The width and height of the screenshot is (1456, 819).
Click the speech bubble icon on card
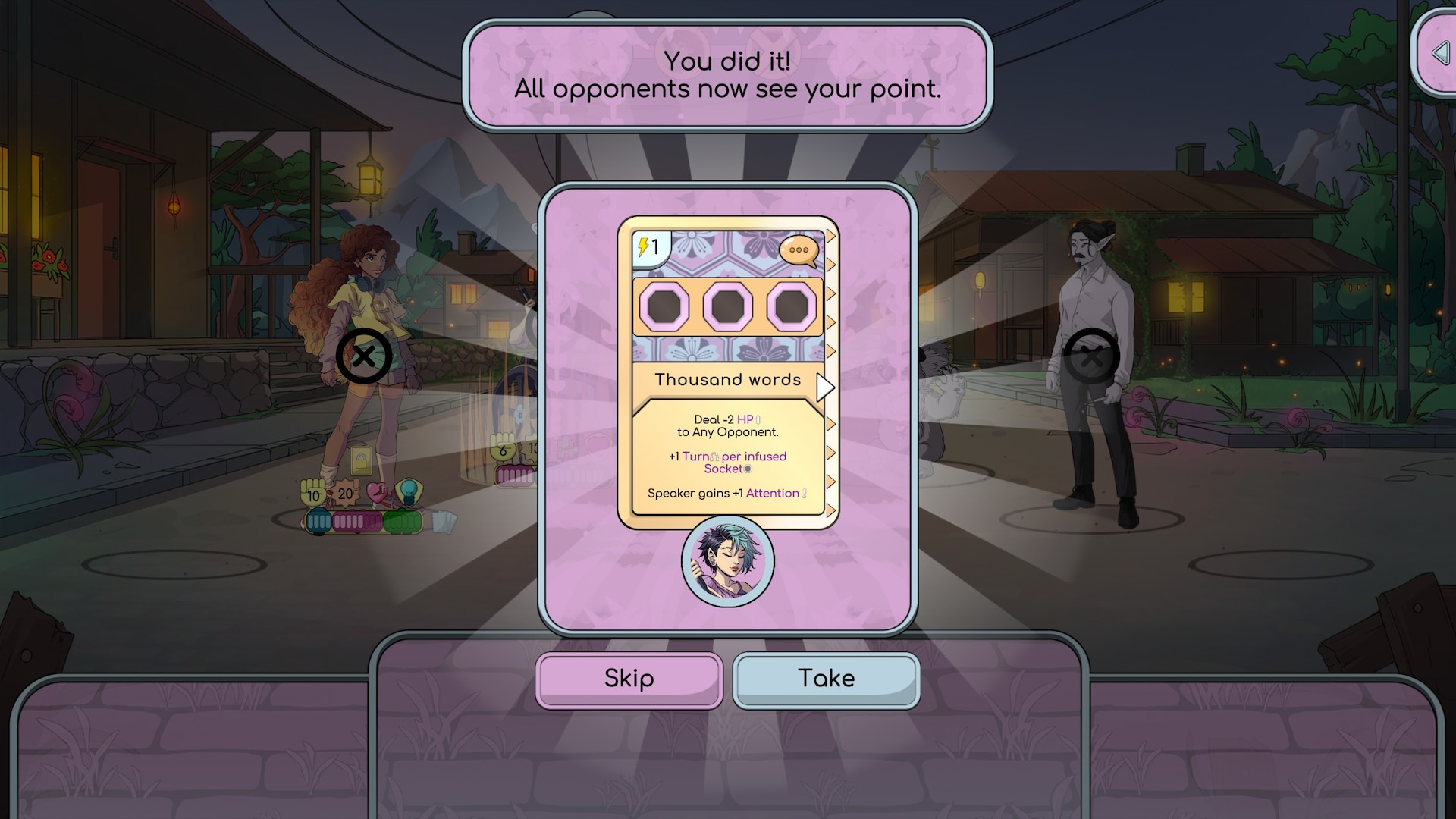click(799, 250)
